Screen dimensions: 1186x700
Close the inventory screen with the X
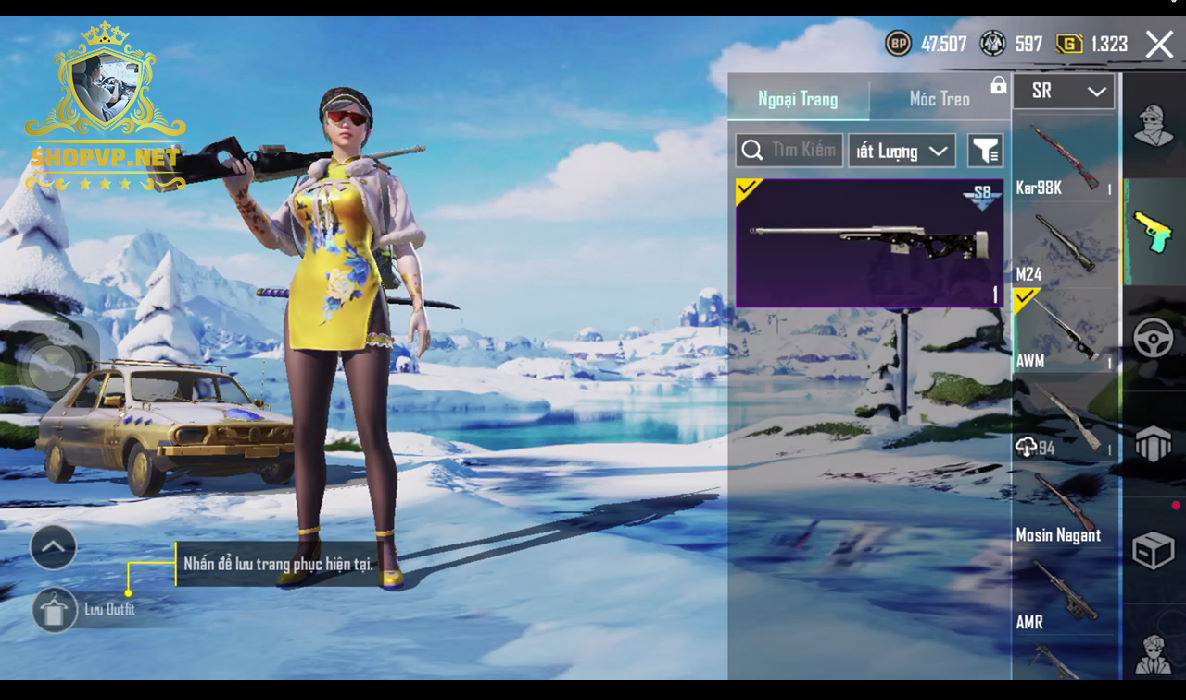[1159, 44]
